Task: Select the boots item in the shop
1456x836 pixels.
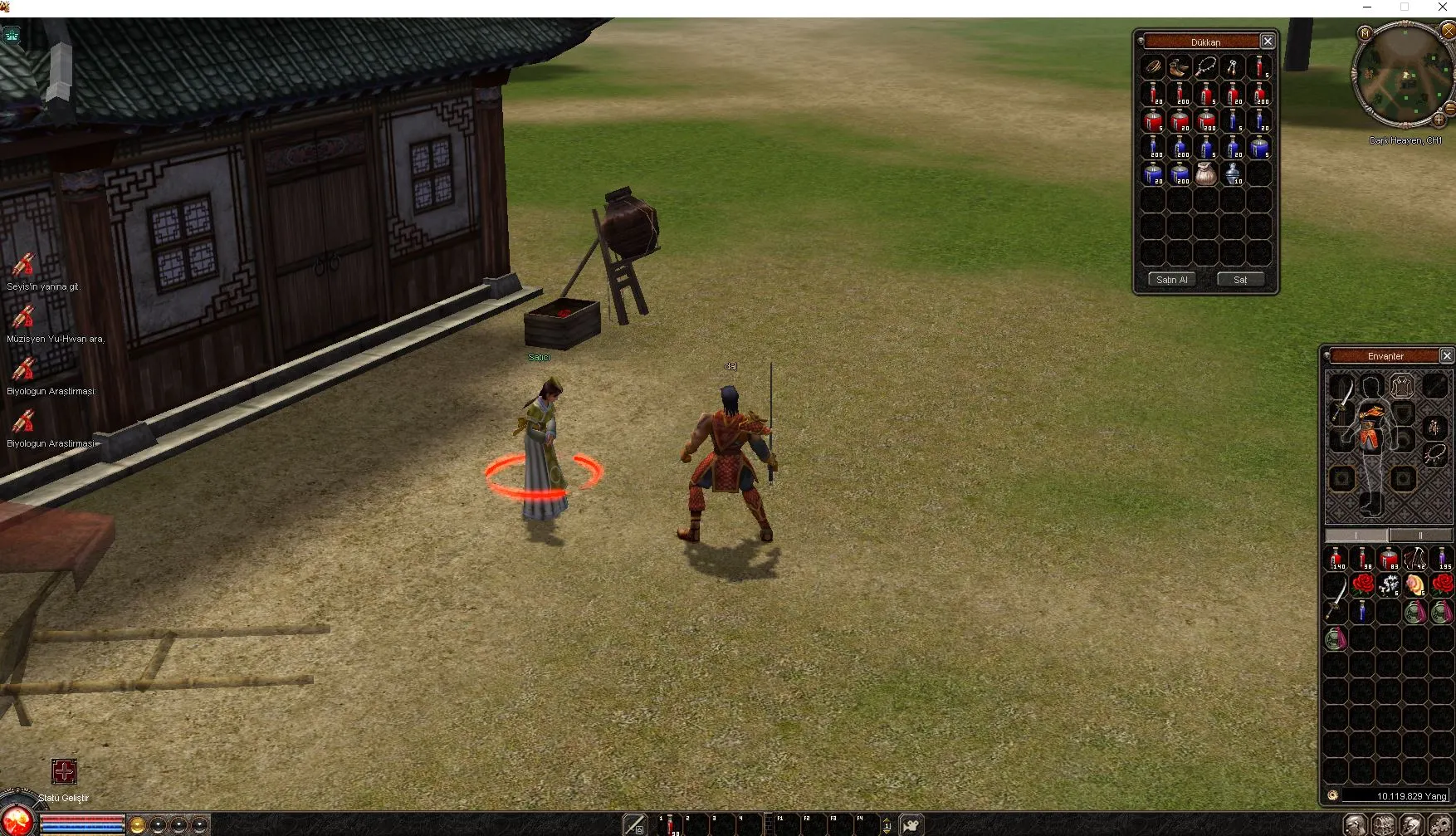Action: pyautogui.click(x=1180, y=67)
